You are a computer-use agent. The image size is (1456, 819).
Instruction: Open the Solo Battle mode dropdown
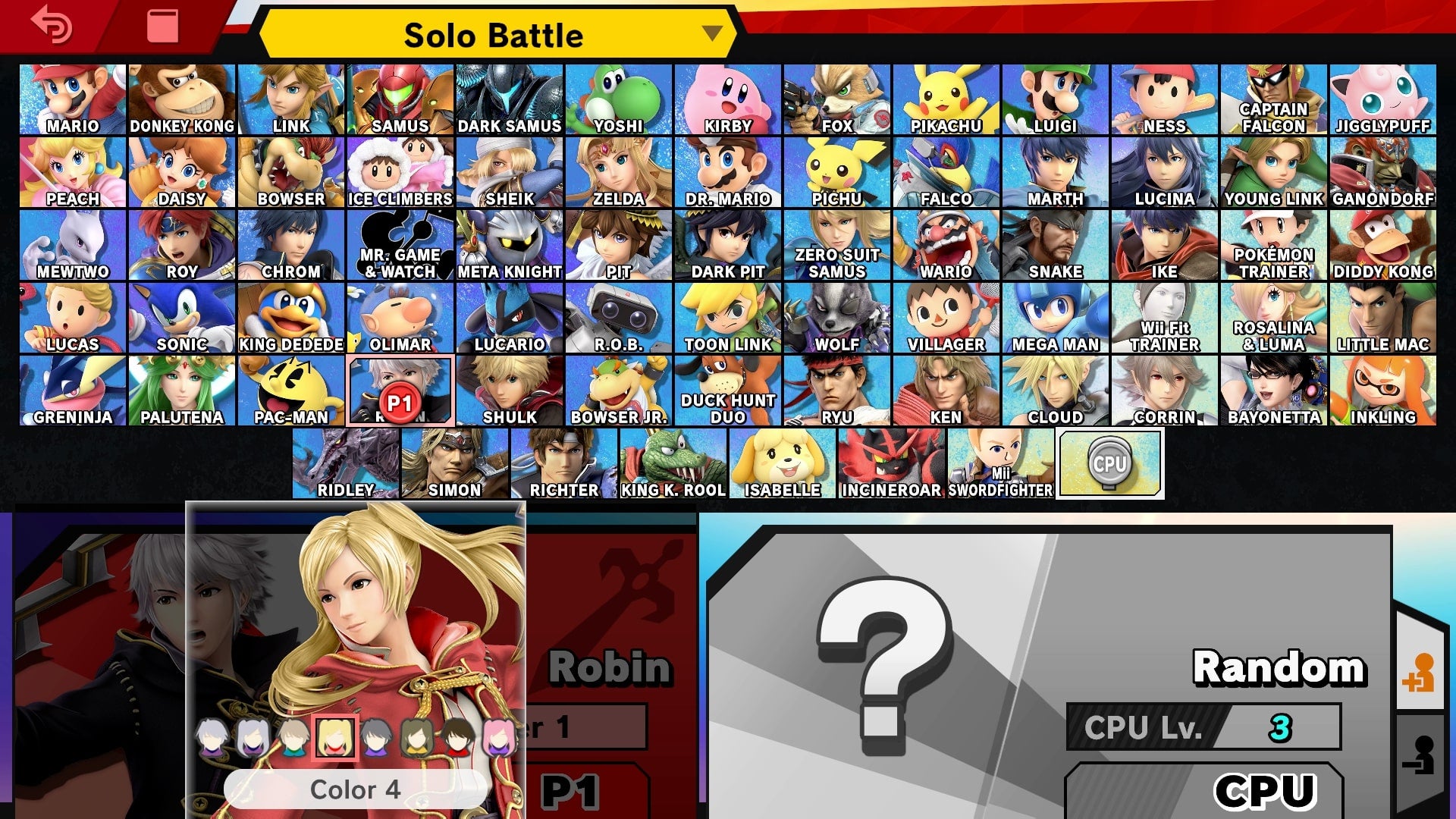[494, 34]
